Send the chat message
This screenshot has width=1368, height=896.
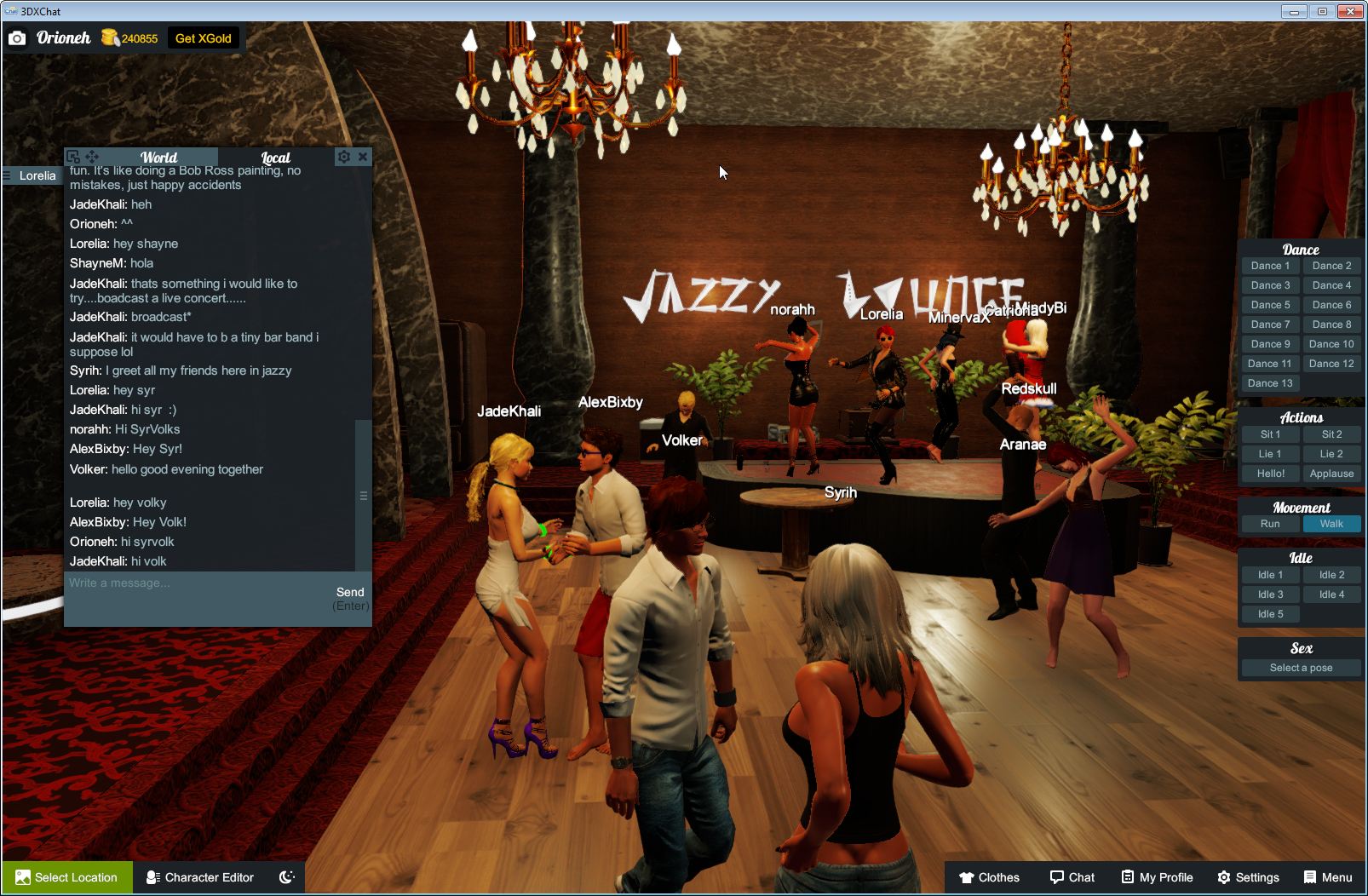point(350,593)
